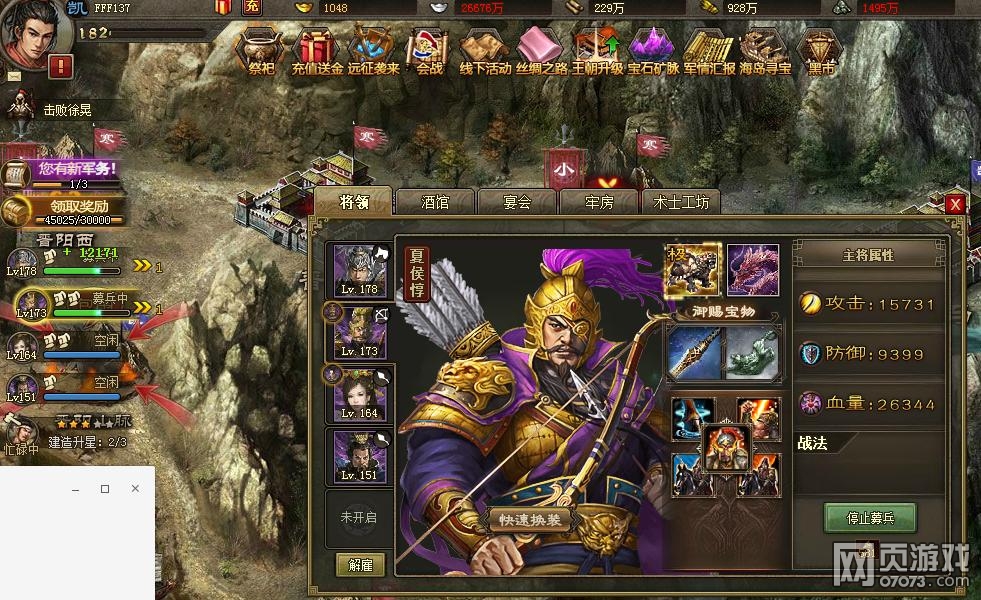
Task: Open the 祭祀 sacrifice menu icon
Action: tap(261, 50)
